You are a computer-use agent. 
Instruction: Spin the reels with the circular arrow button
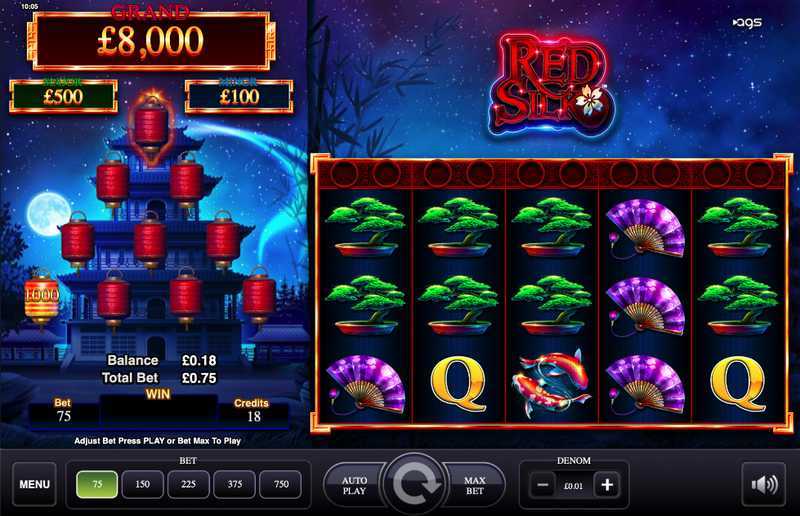click(414, 486)
